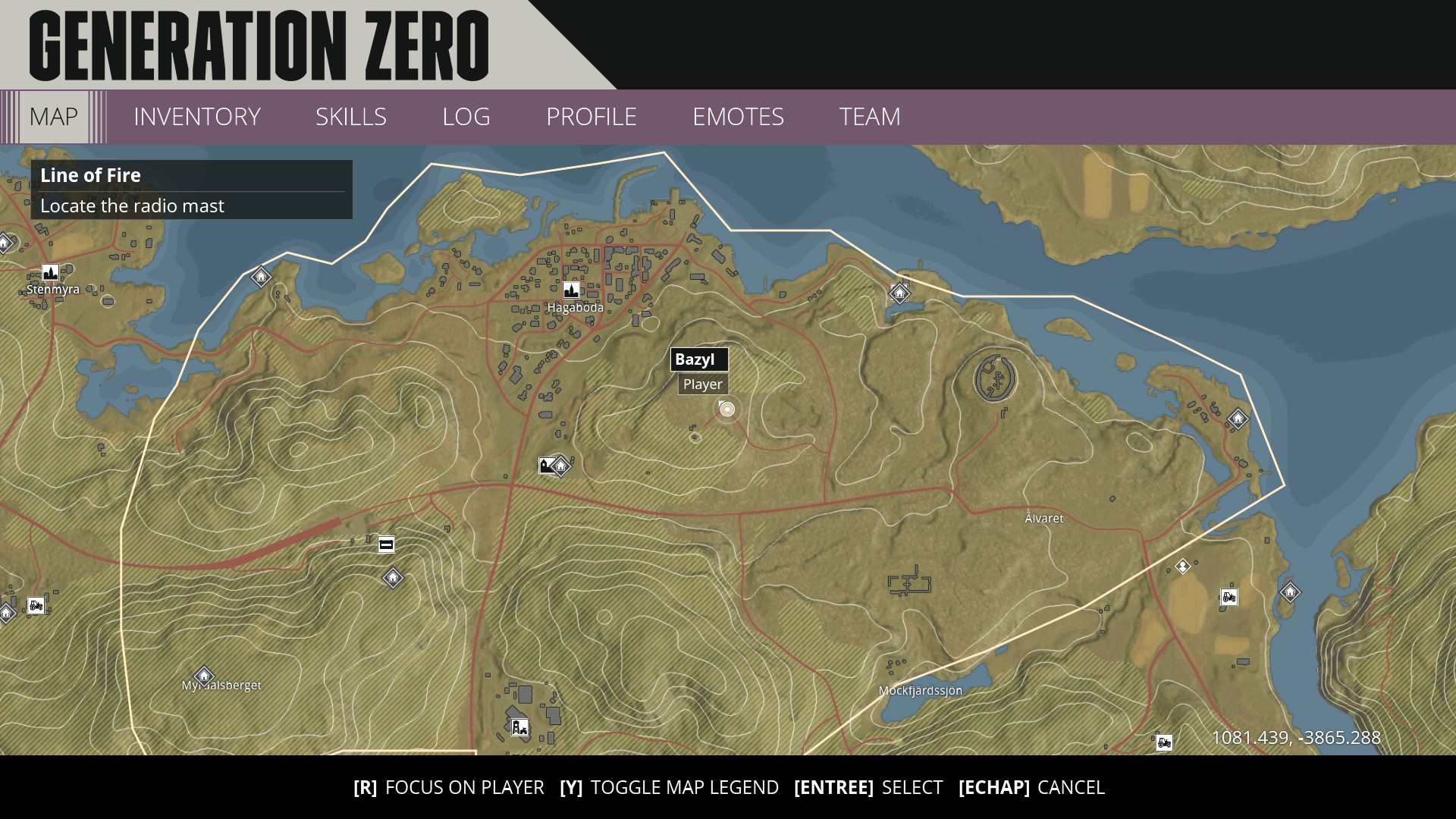
Task: Click the Line of Fire mission header
Action: [90, 175]
